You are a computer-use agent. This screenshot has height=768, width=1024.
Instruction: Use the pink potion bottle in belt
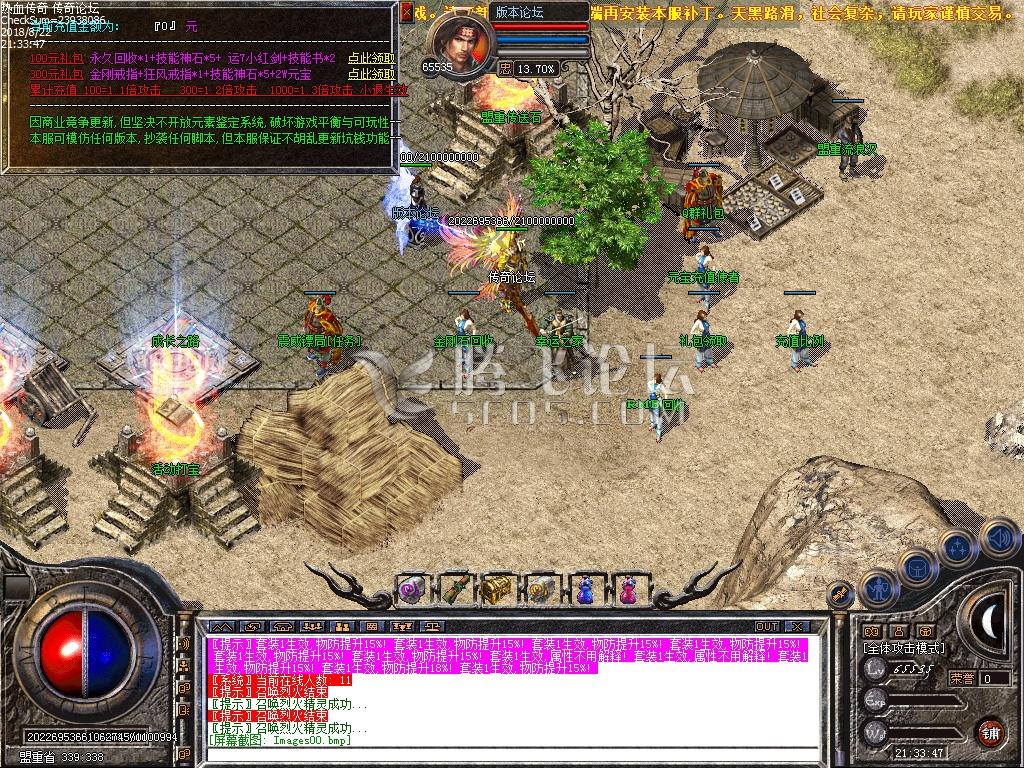click(x=628, y=589)
